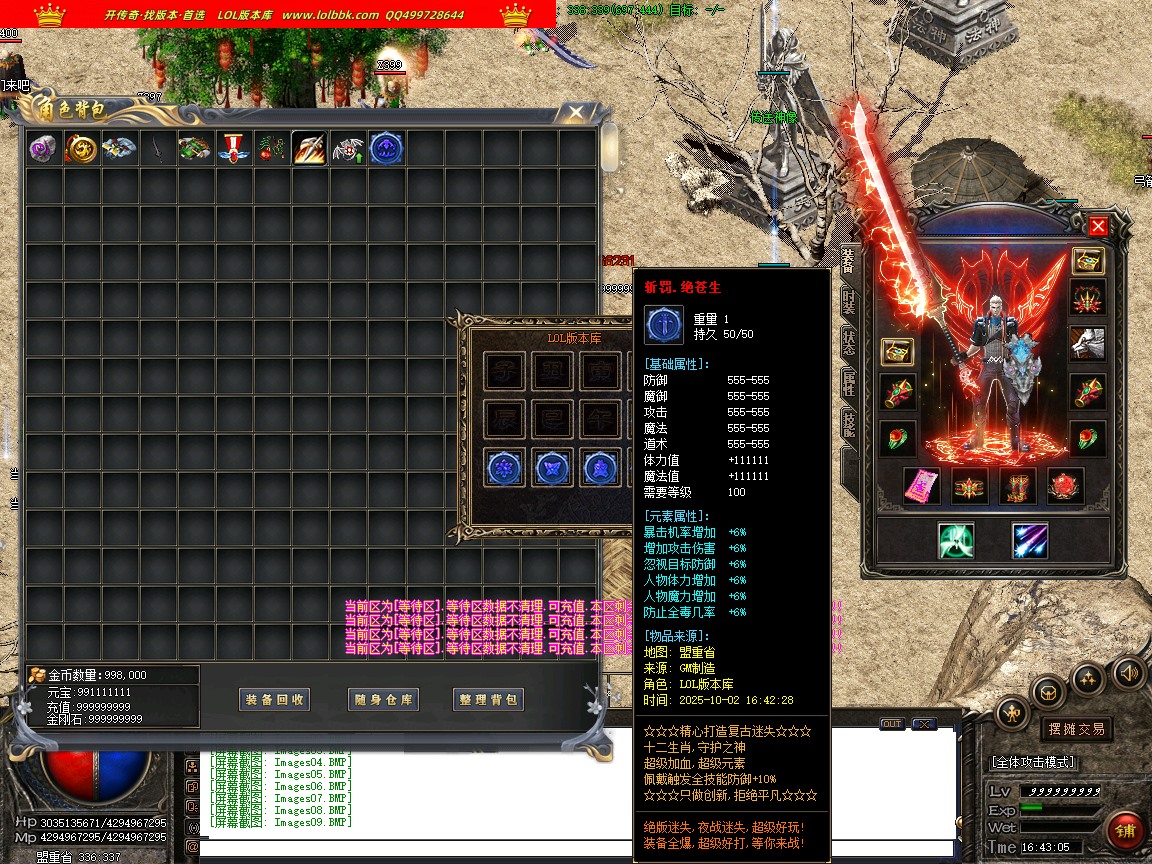Select the gold medallion item in bag
Image resolution: width=1152 pixels, height=864 pixels.
(82, 149)
